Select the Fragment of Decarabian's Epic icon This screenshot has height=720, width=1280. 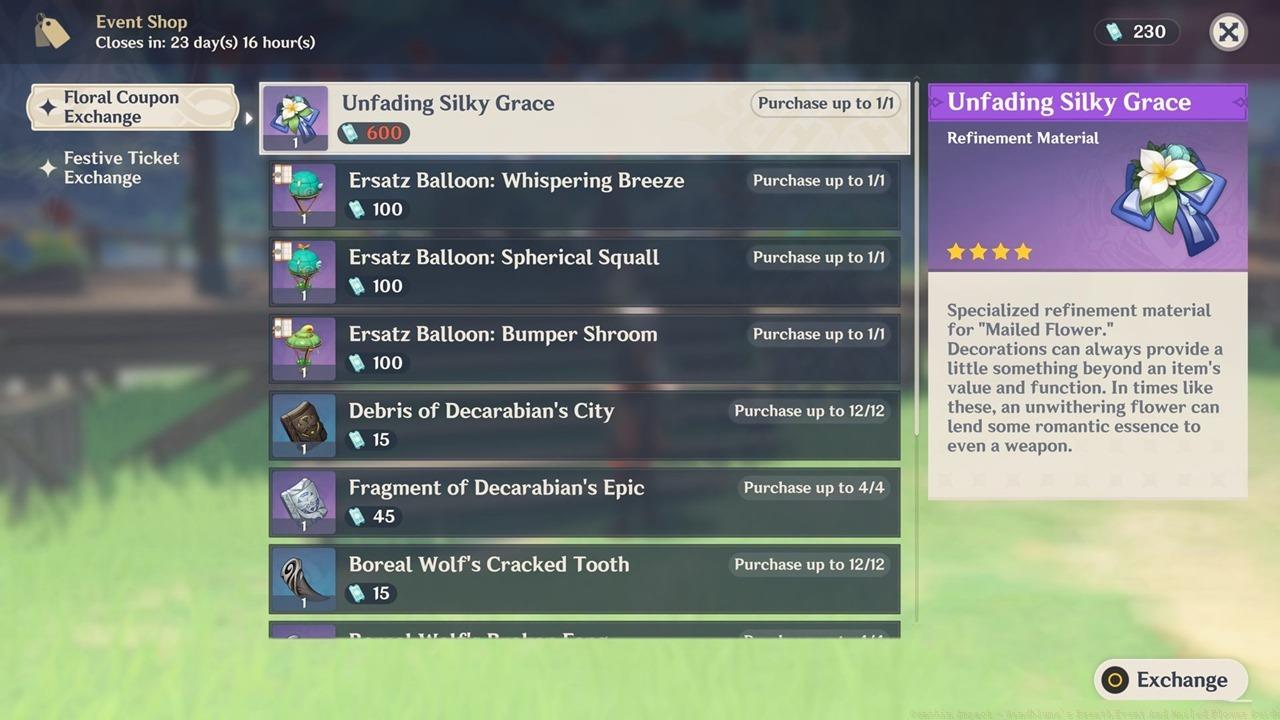click(302, 502)
